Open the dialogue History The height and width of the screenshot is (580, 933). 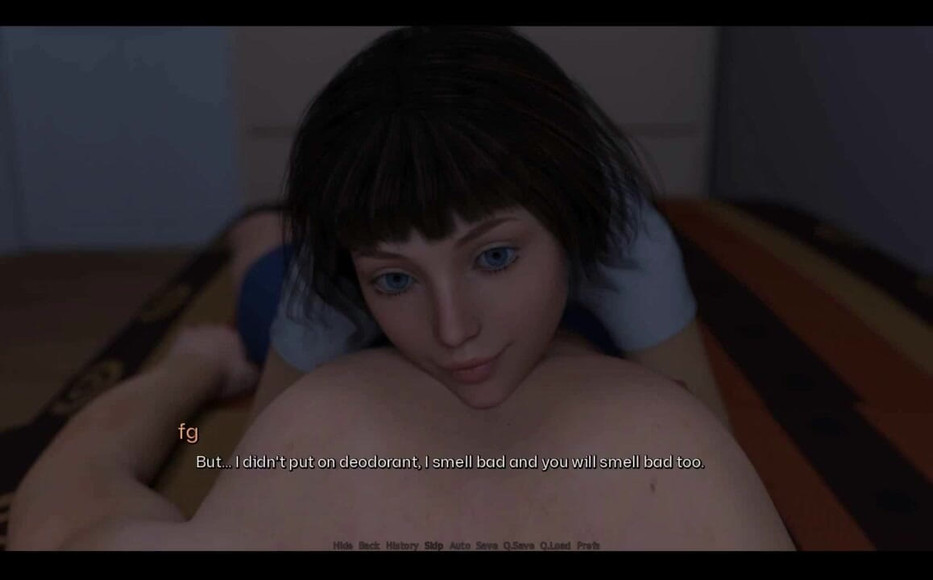(402, 546)
